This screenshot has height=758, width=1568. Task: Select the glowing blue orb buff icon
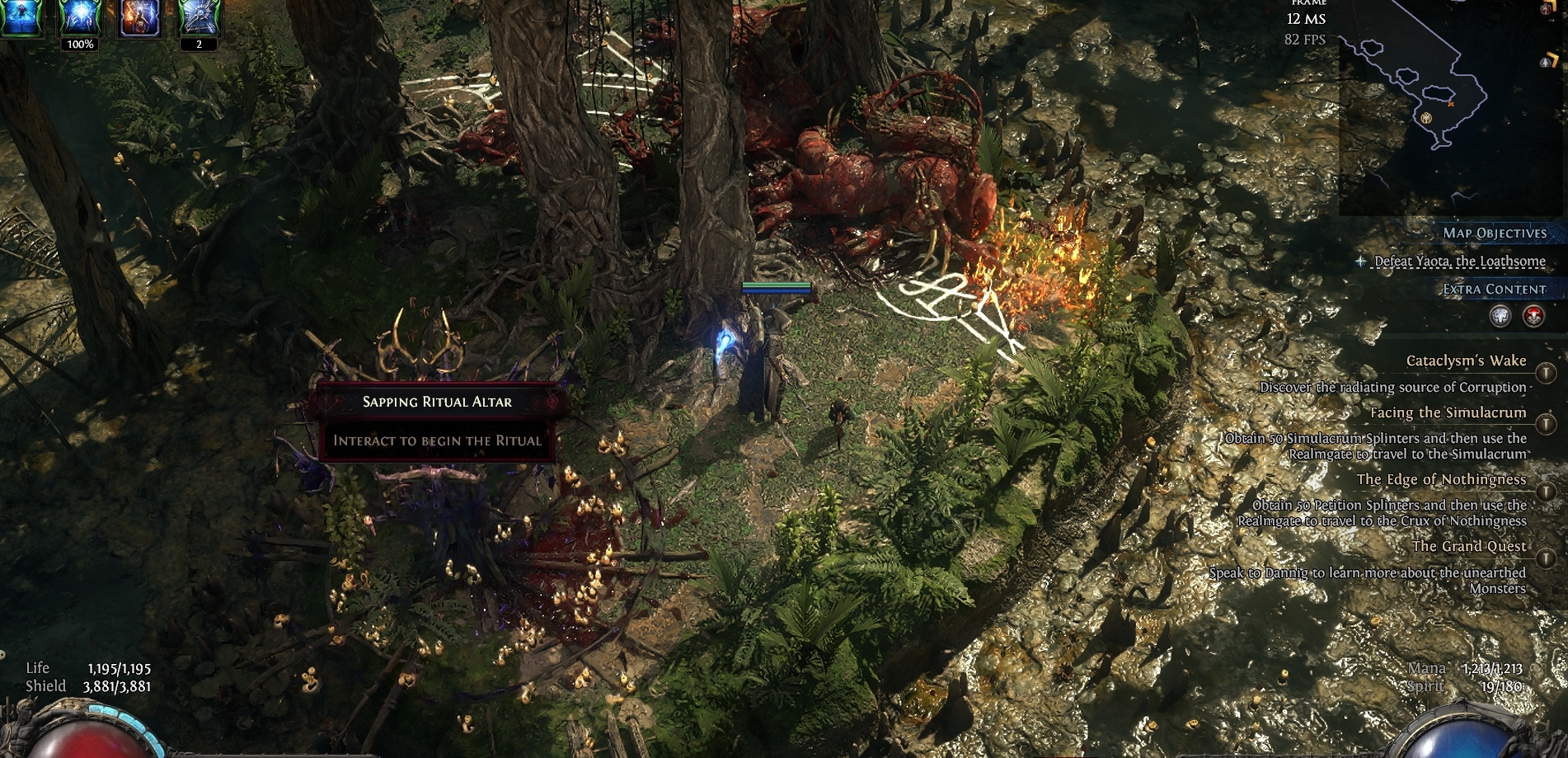coord(80,17)
